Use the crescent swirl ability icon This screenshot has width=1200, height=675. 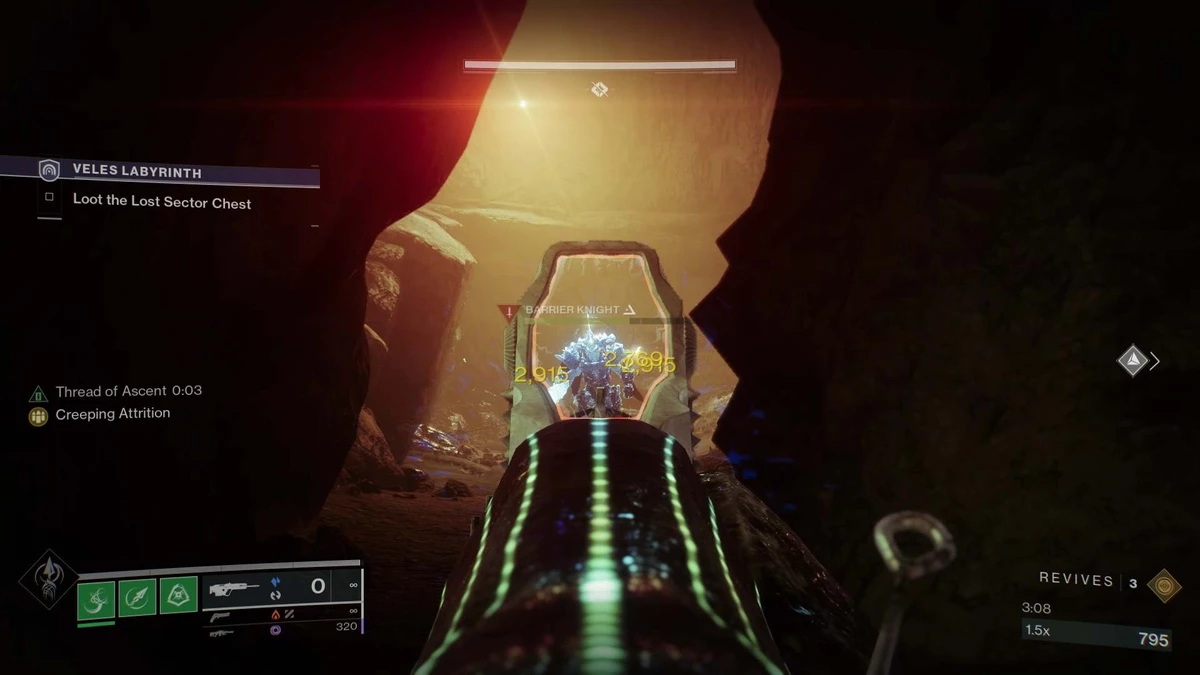pos(97,598)
